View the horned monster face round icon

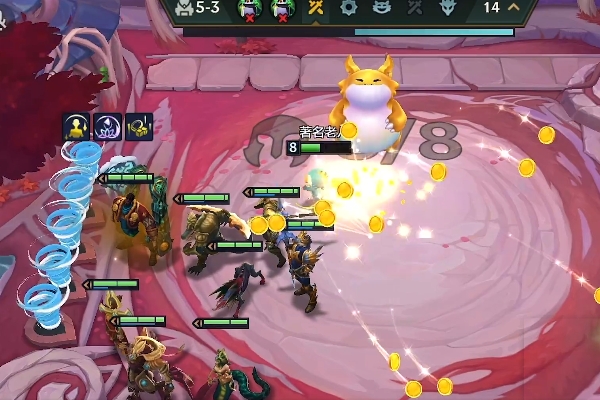click(381, 8)
